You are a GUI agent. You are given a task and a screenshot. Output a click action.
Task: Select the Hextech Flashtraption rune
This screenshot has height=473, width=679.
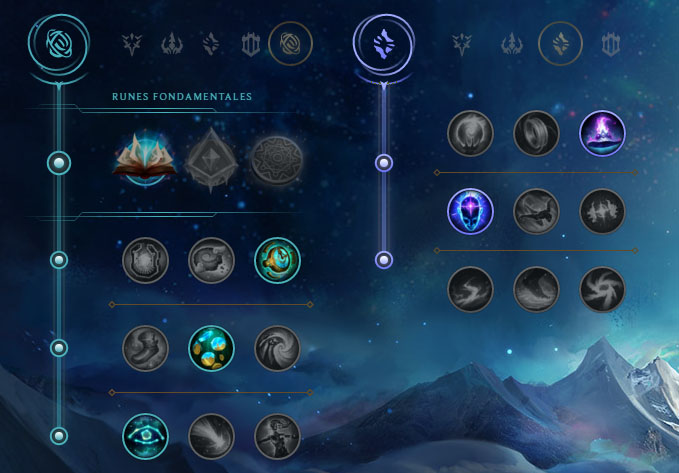pos(145,260)
